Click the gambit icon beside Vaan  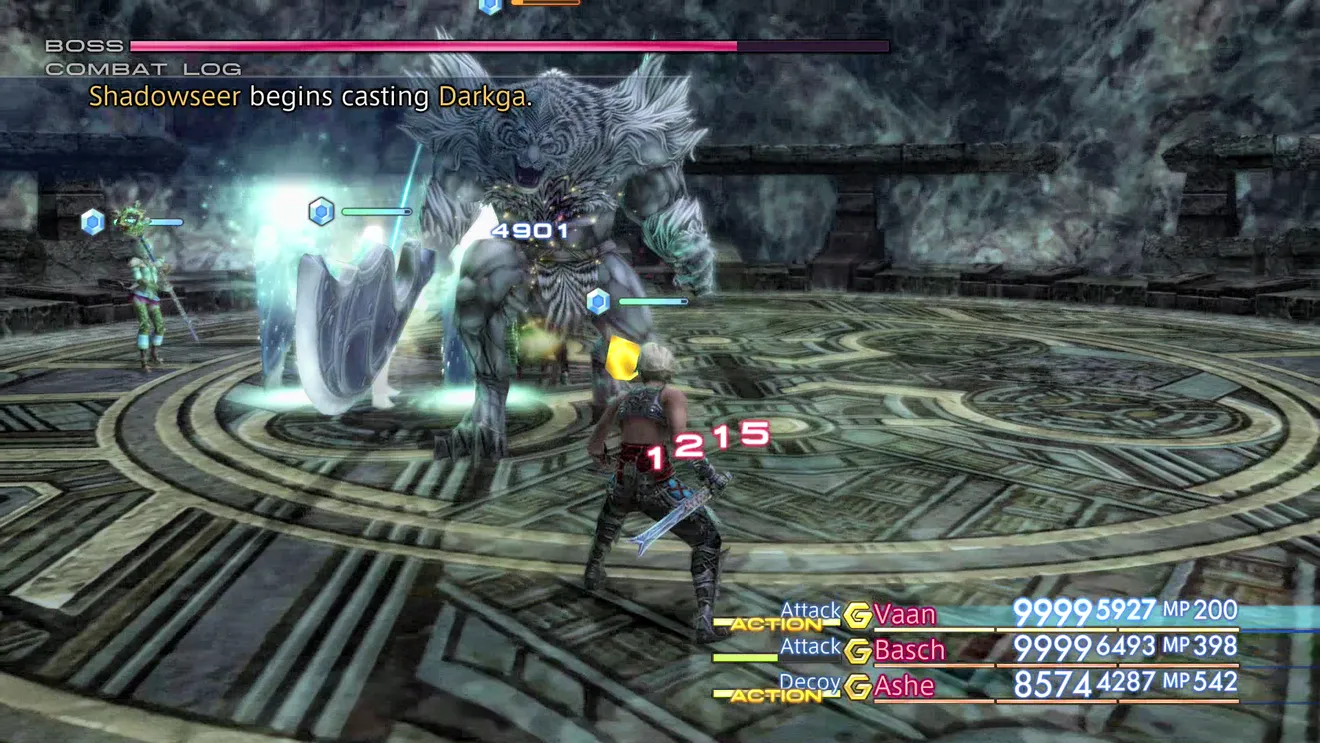857,615
